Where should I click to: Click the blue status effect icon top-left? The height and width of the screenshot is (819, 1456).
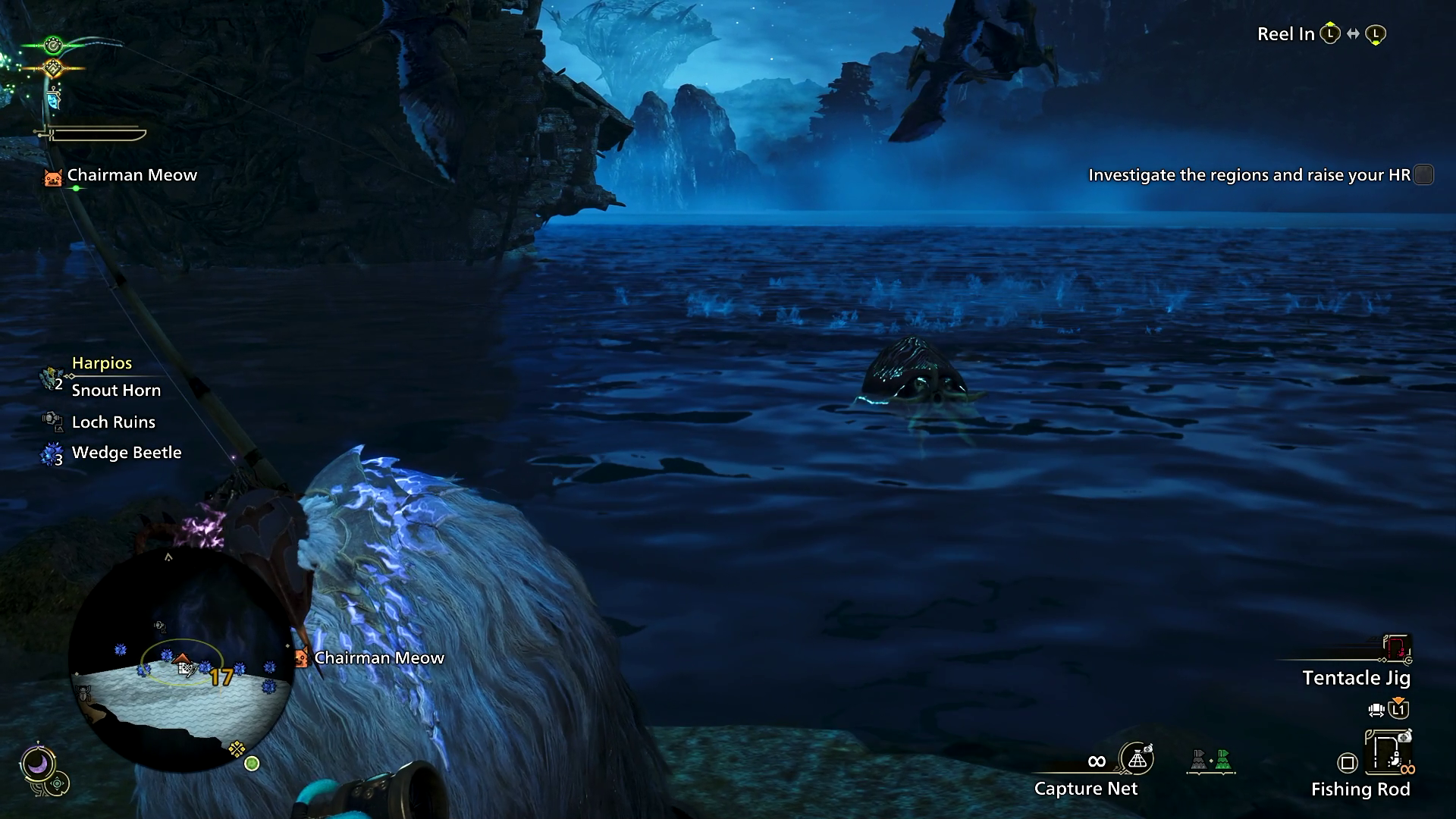pos(53,99)
